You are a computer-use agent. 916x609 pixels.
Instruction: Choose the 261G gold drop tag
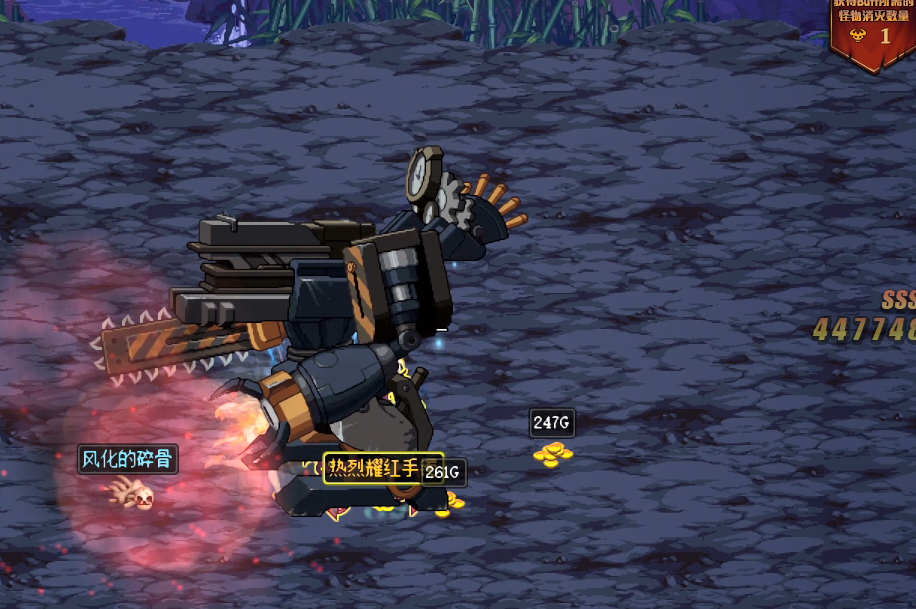tap(443, 472)
